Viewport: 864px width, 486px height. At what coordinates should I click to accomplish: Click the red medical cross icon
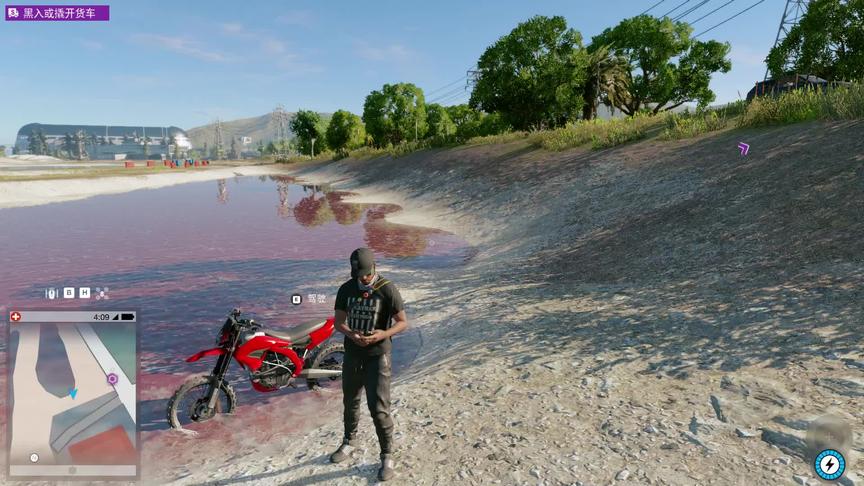[x=15, y=317]
